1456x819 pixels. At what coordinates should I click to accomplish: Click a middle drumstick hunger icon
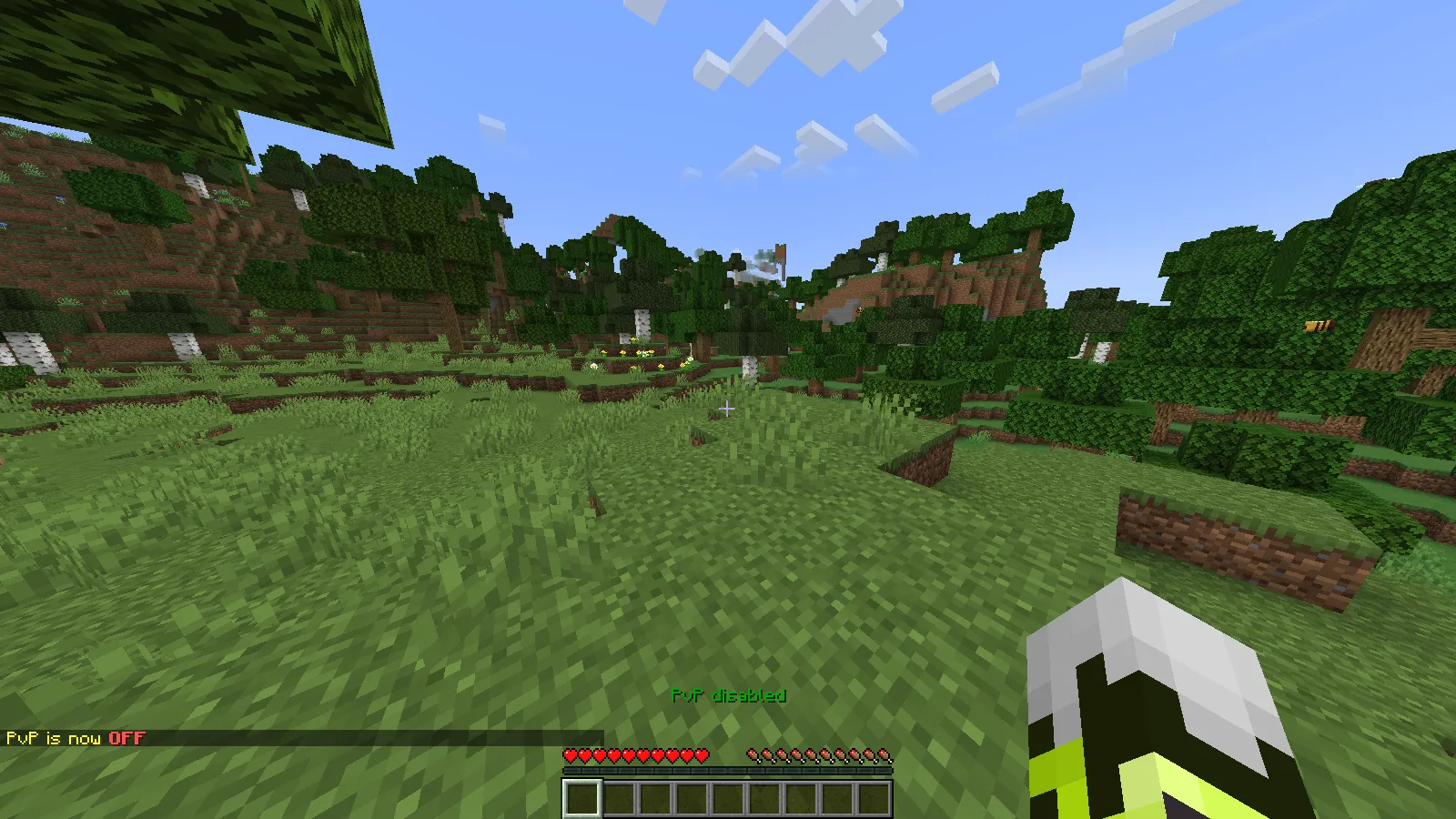point(819,755)
